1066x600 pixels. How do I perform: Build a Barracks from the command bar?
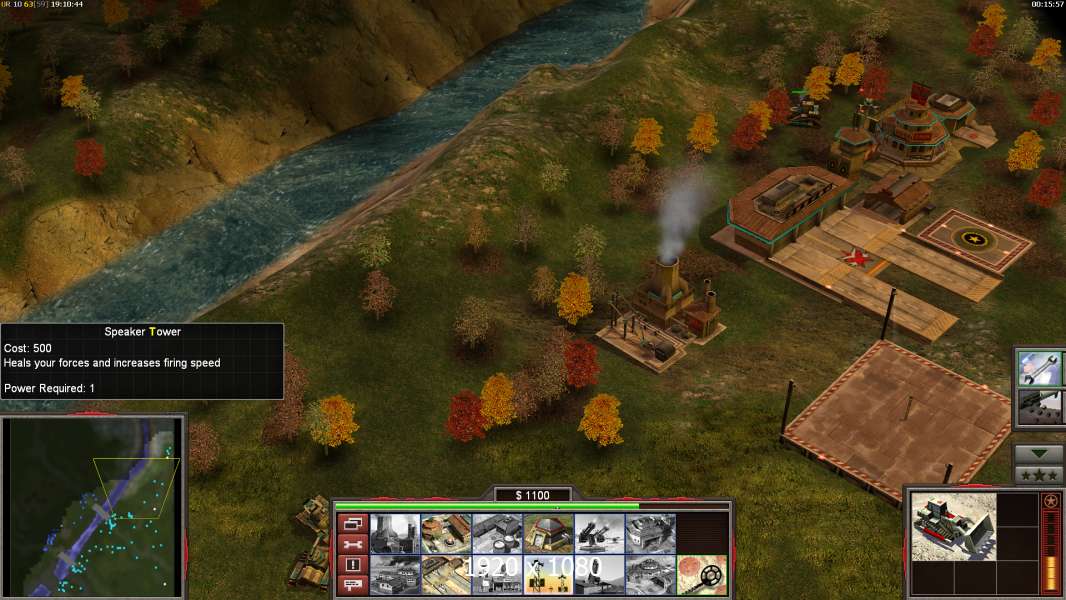(446, 534)
